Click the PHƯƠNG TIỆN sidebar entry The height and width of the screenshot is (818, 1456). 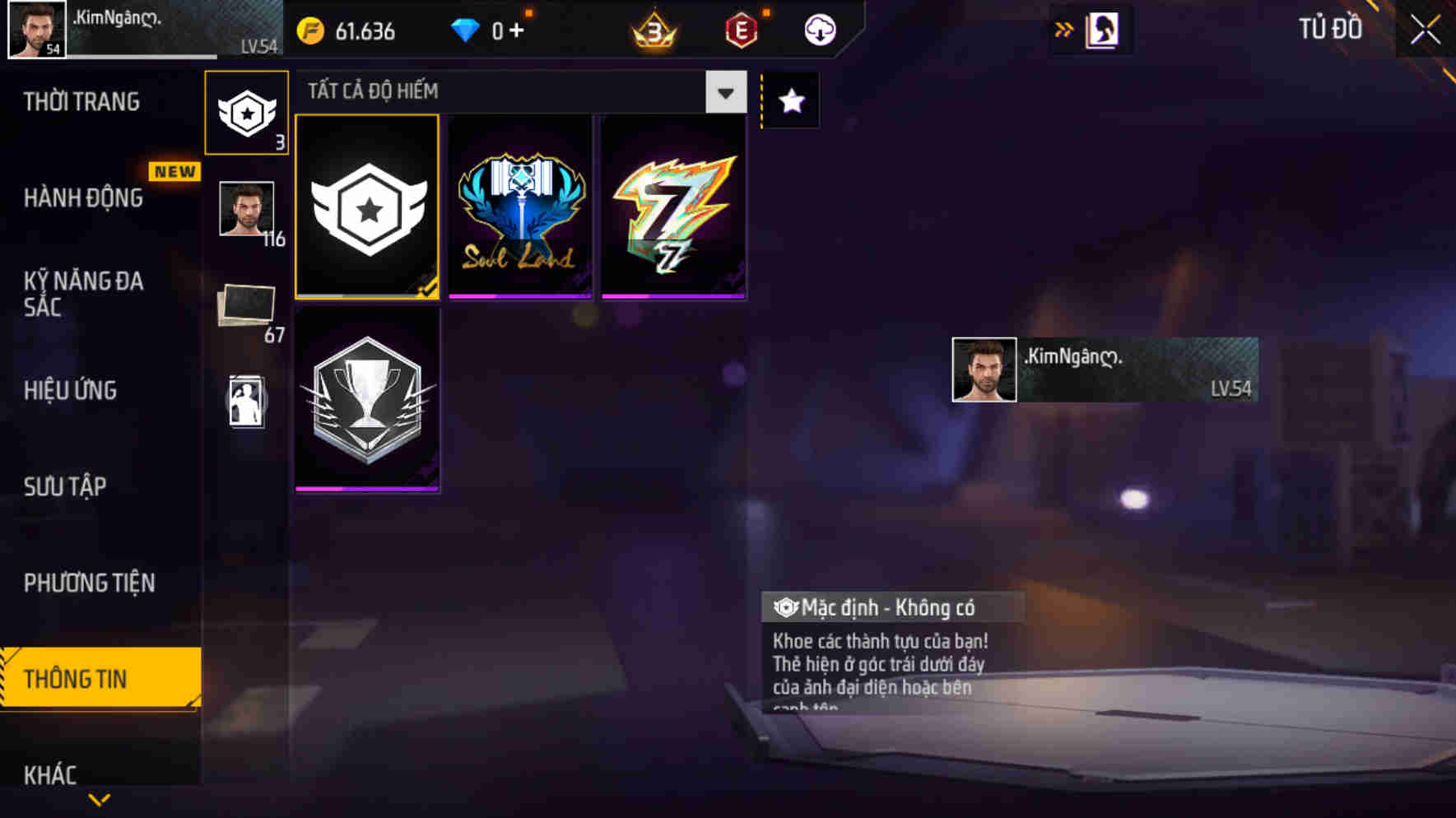tap(87, 583)
